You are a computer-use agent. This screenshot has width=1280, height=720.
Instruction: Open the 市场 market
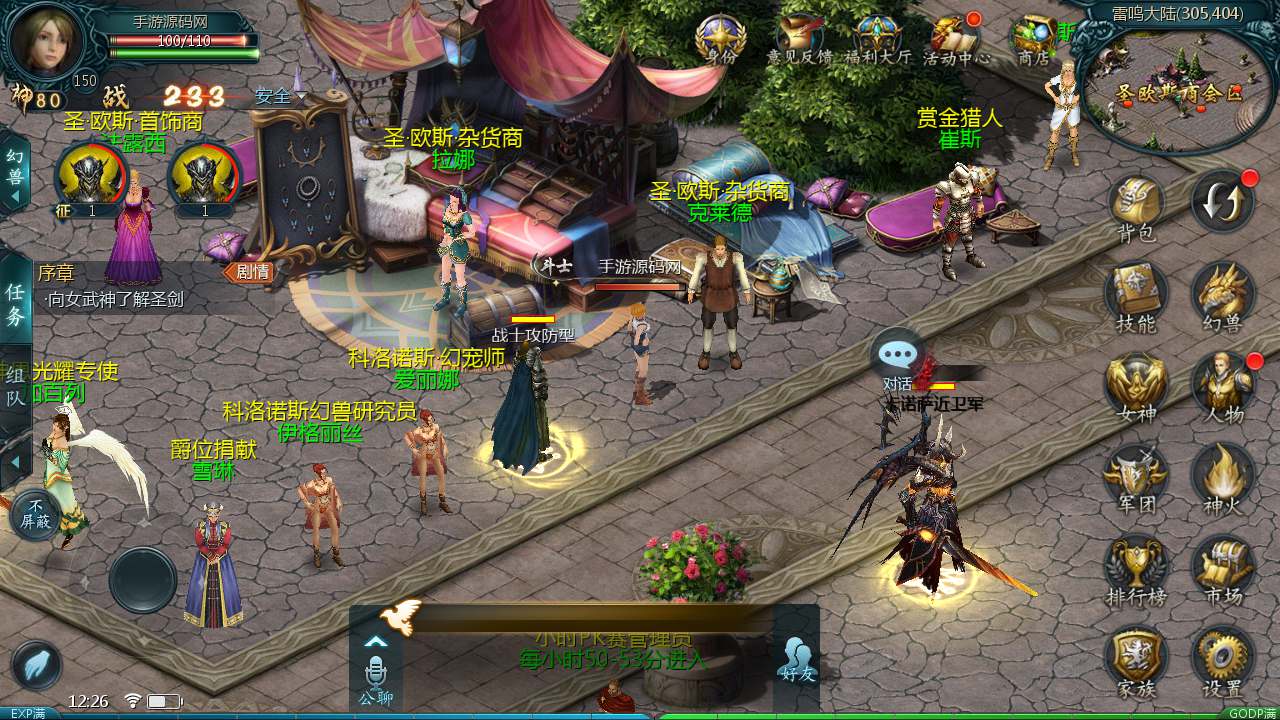1222,566
